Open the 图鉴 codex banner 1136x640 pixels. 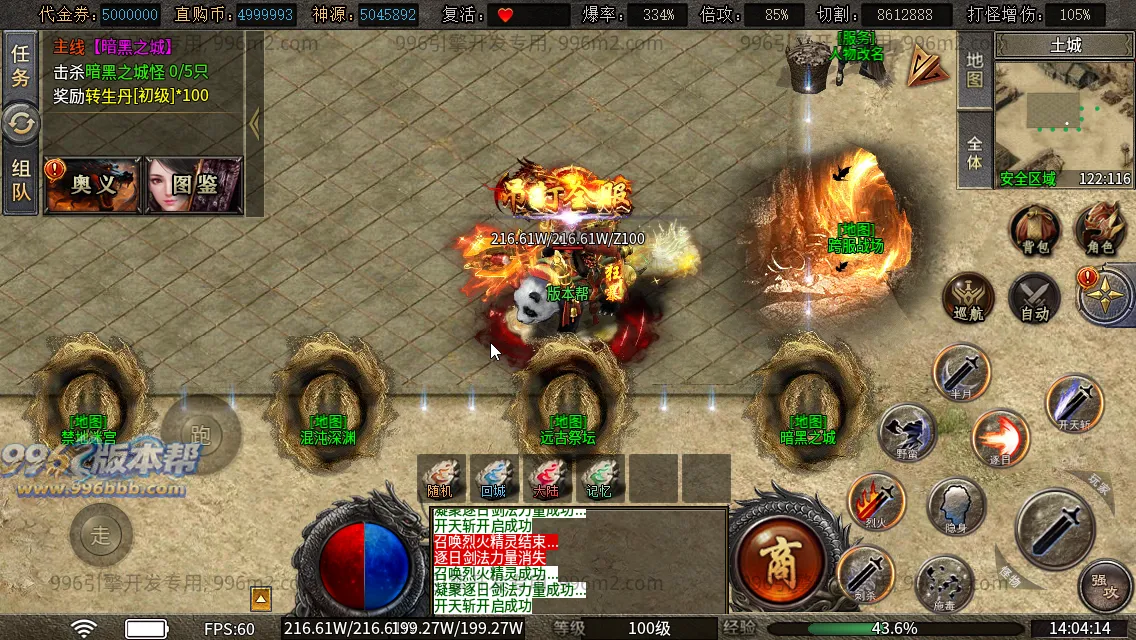pos(195,185)
